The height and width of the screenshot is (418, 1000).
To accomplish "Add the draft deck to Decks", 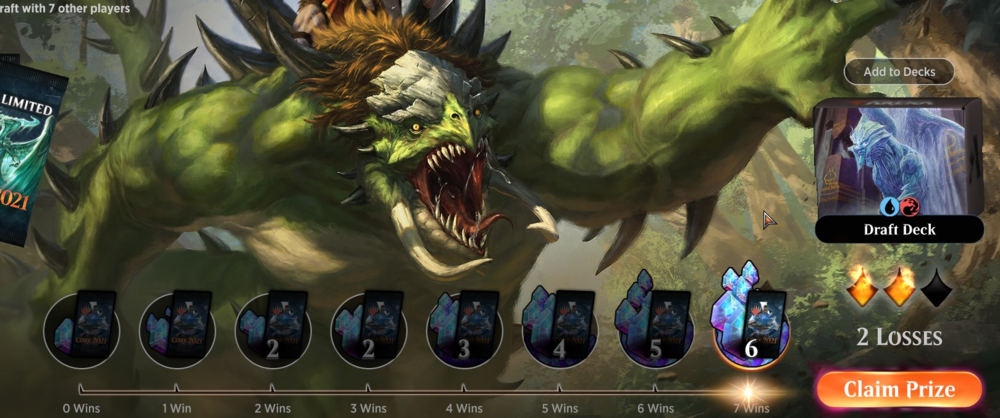I will point(898,72).
